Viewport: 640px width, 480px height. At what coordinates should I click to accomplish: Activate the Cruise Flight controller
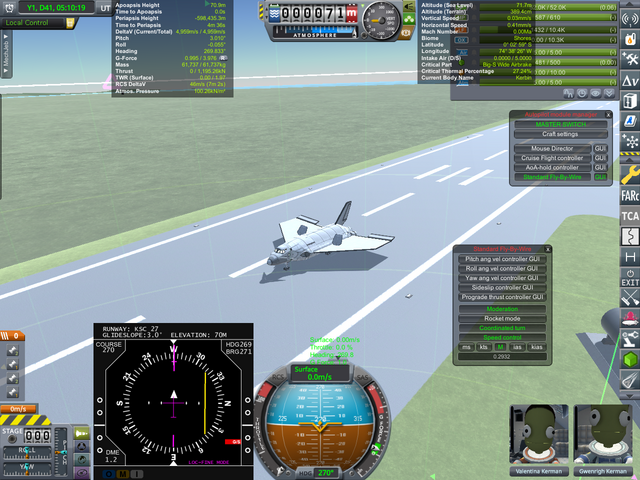(552, 158)
